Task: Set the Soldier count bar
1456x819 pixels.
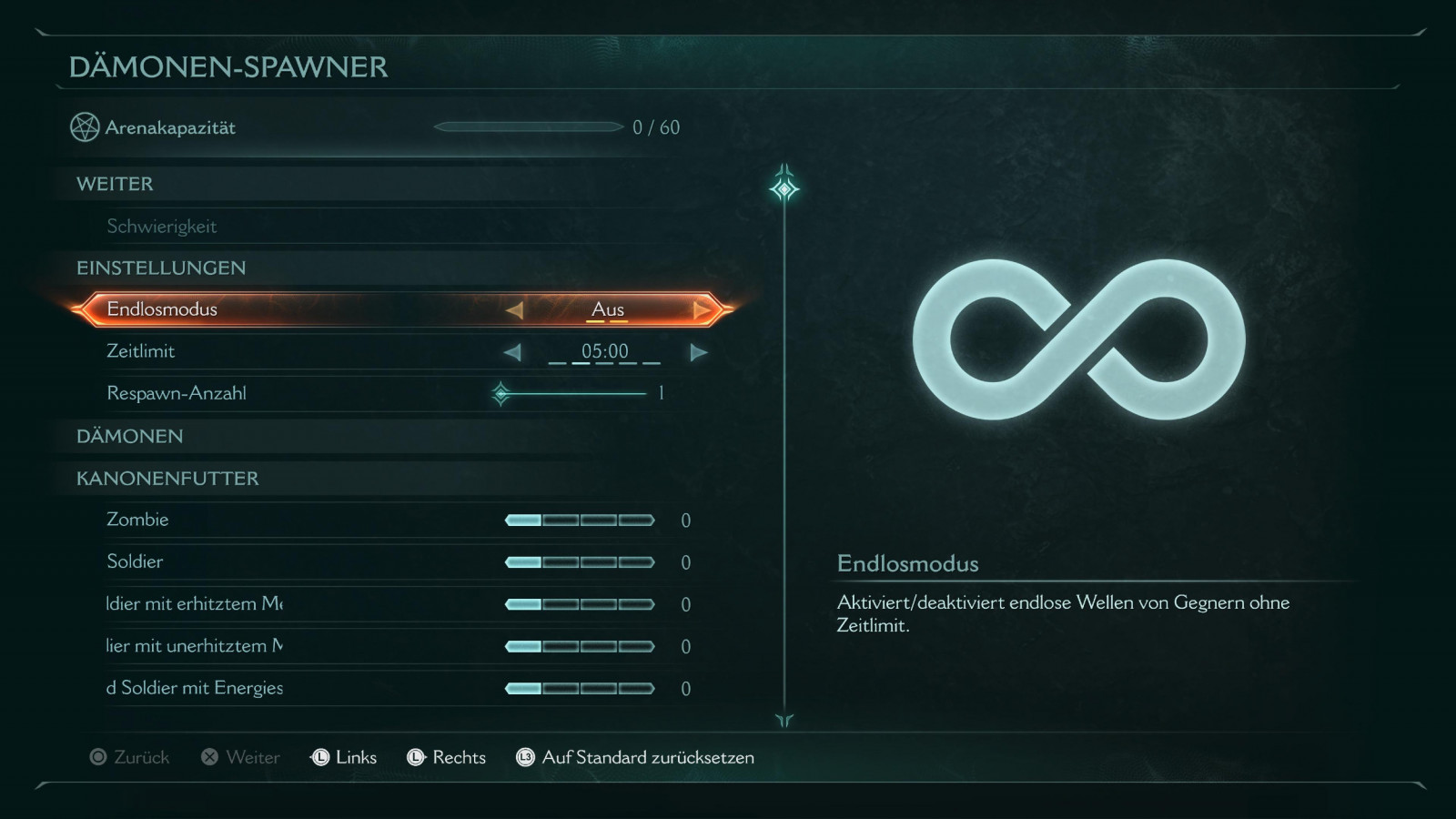Action: pos(580,562)
